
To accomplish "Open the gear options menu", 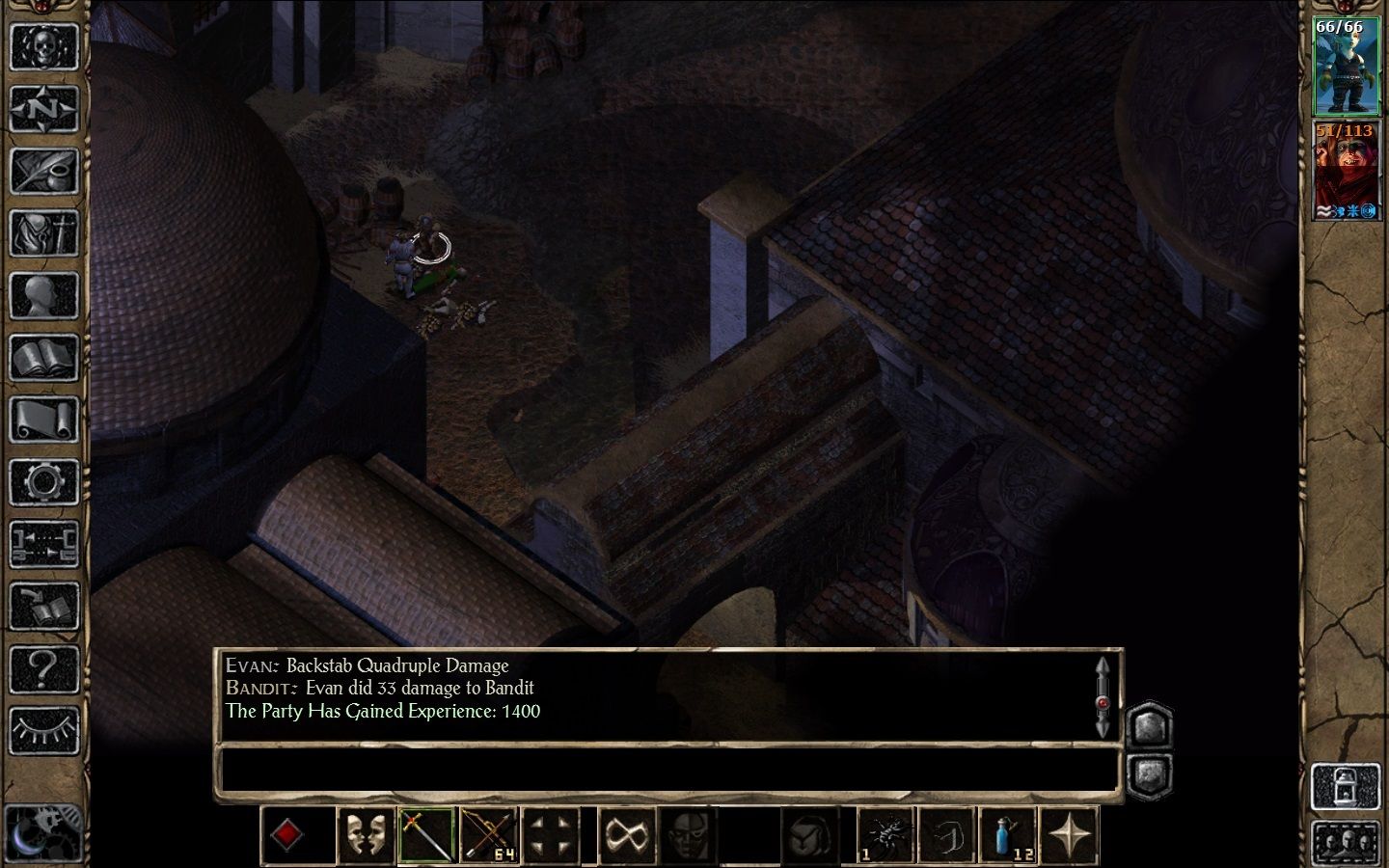I will click(x=43, y=481).
